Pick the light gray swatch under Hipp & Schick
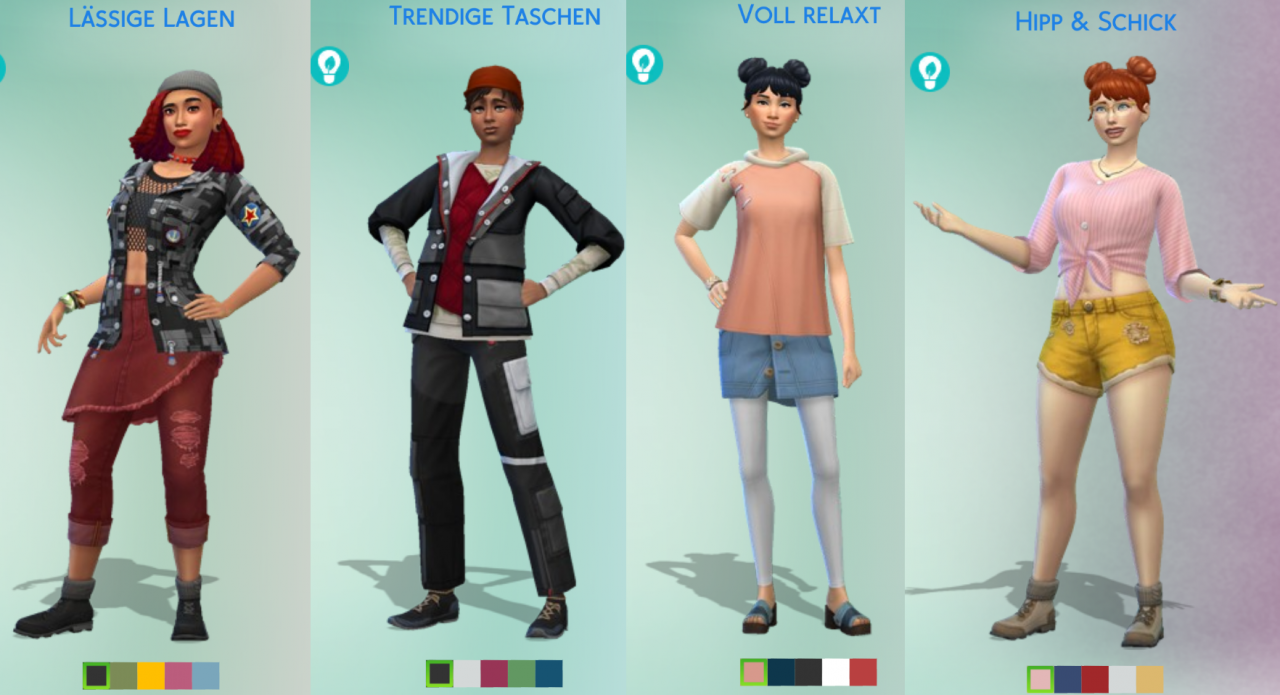Viewport: 1280px width, 695px height. coord(1122,680)
